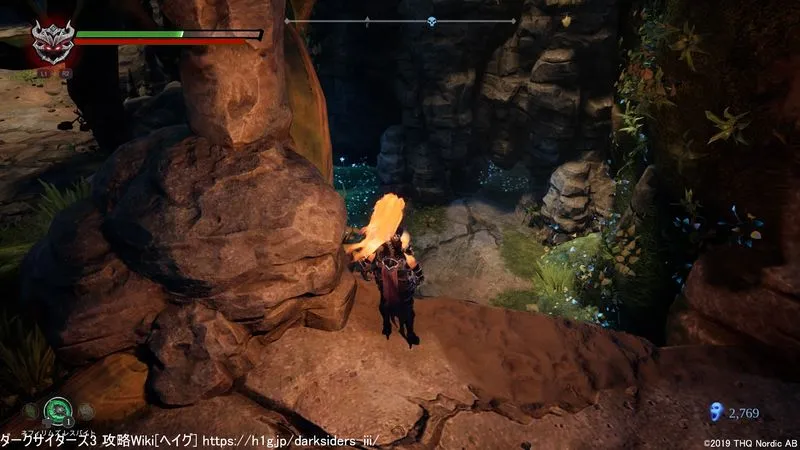
Task: Click the blue skull compass marker
Action: tap(432, 20)
